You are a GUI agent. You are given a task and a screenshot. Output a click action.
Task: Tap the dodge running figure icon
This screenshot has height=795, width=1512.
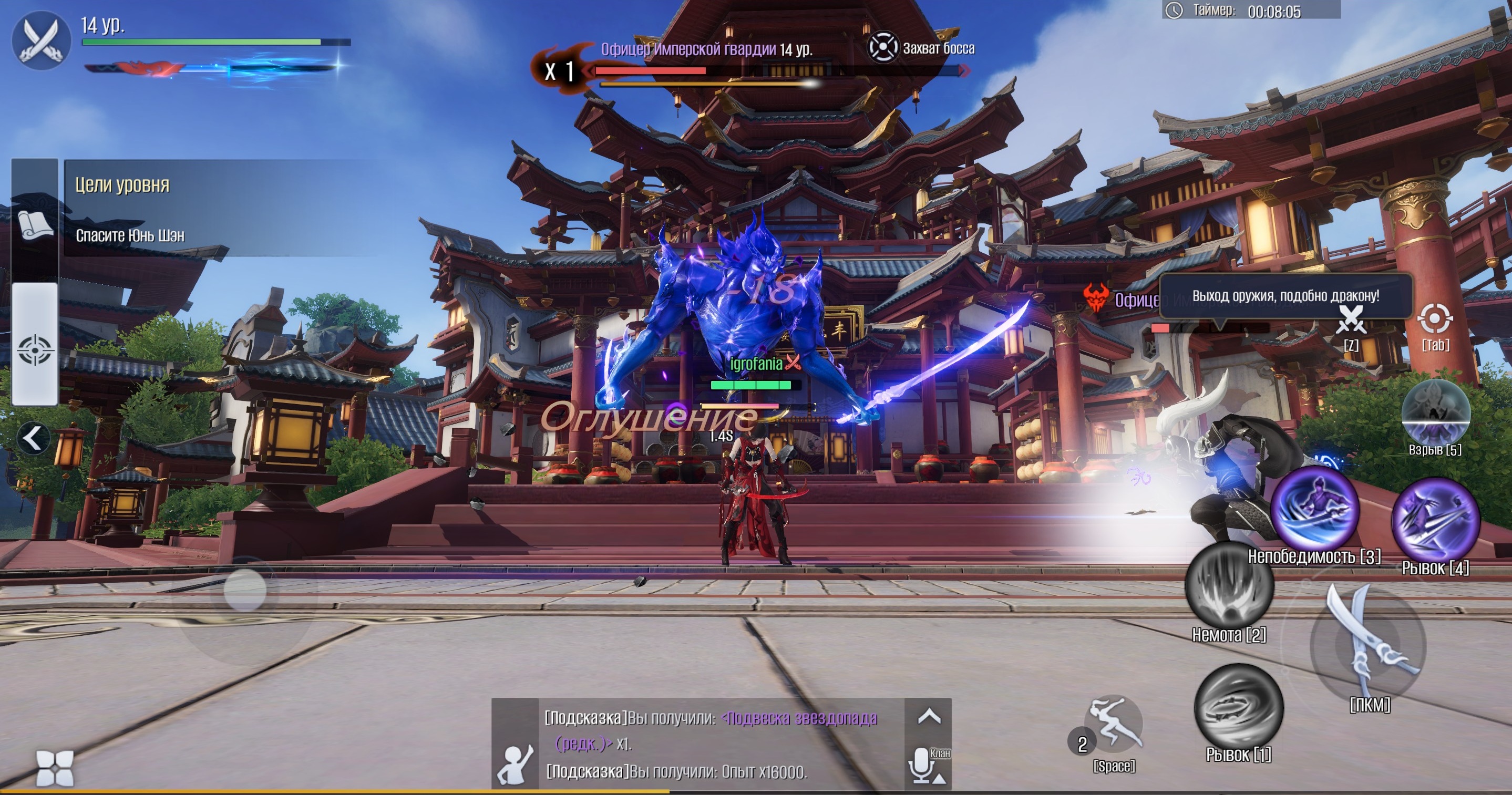[1114, 725]
